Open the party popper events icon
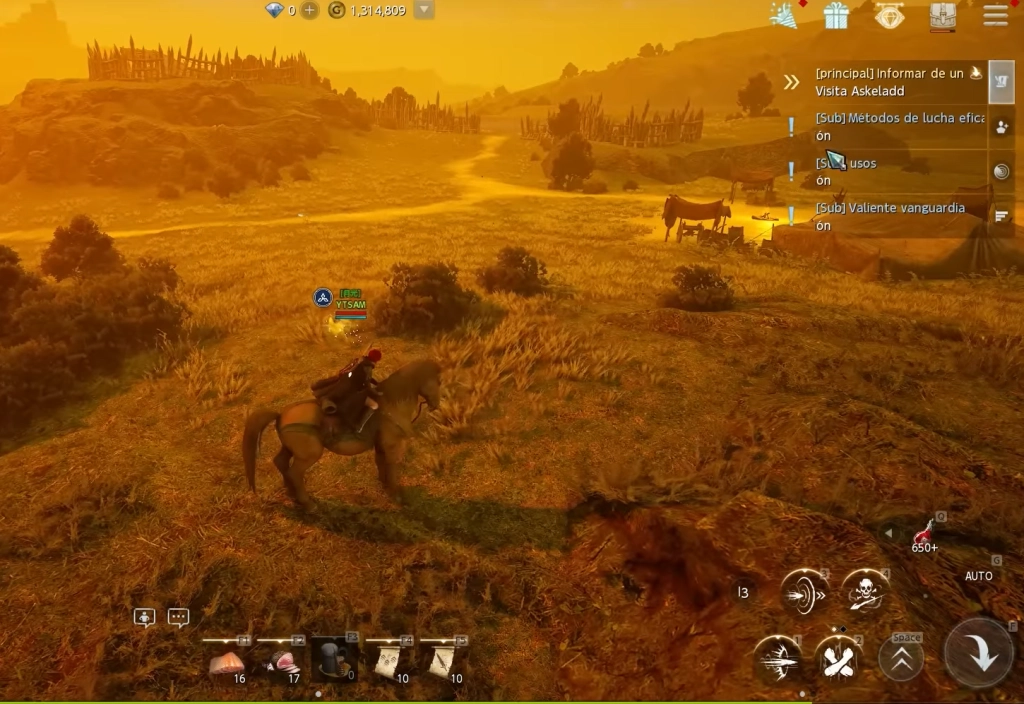Viewport: 1024px width, 704px height. [783, 16]
